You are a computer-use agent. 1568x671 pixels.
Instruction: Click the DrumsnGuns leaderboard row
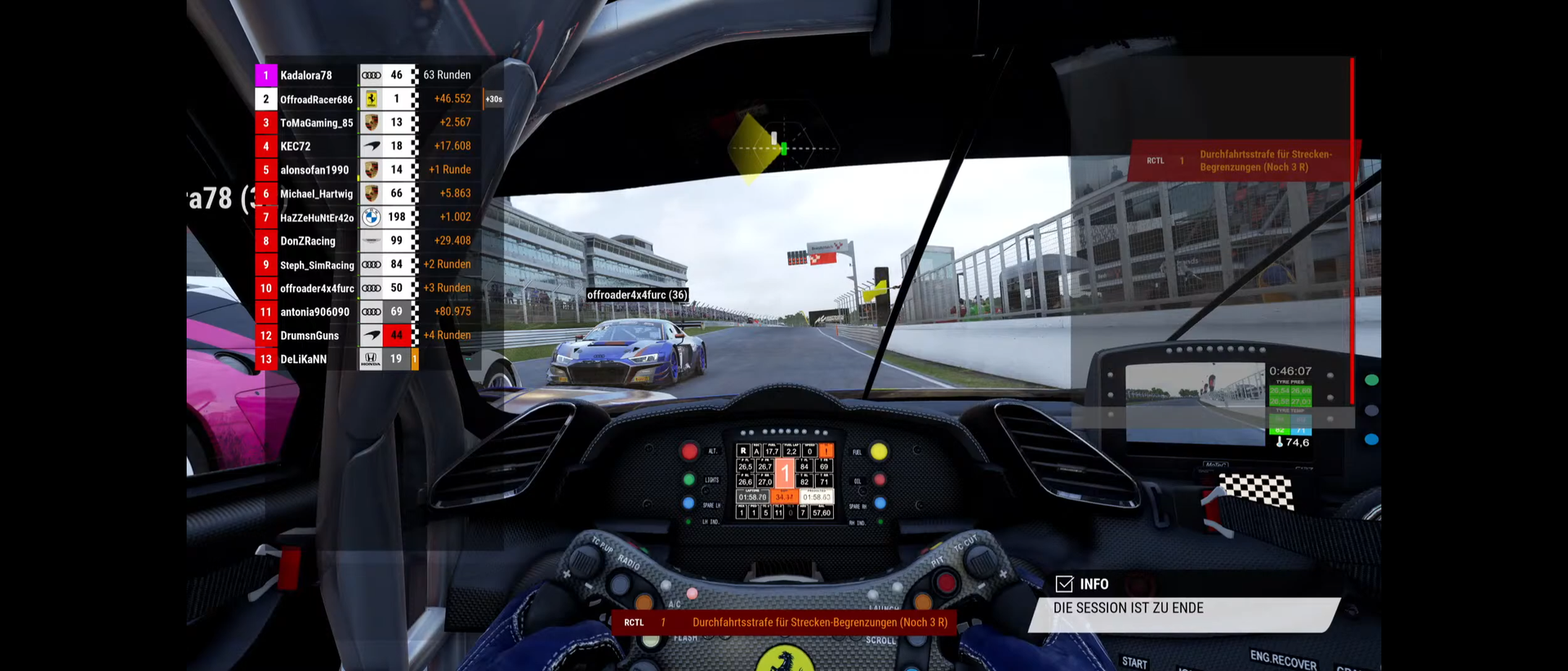pos(310,335)
